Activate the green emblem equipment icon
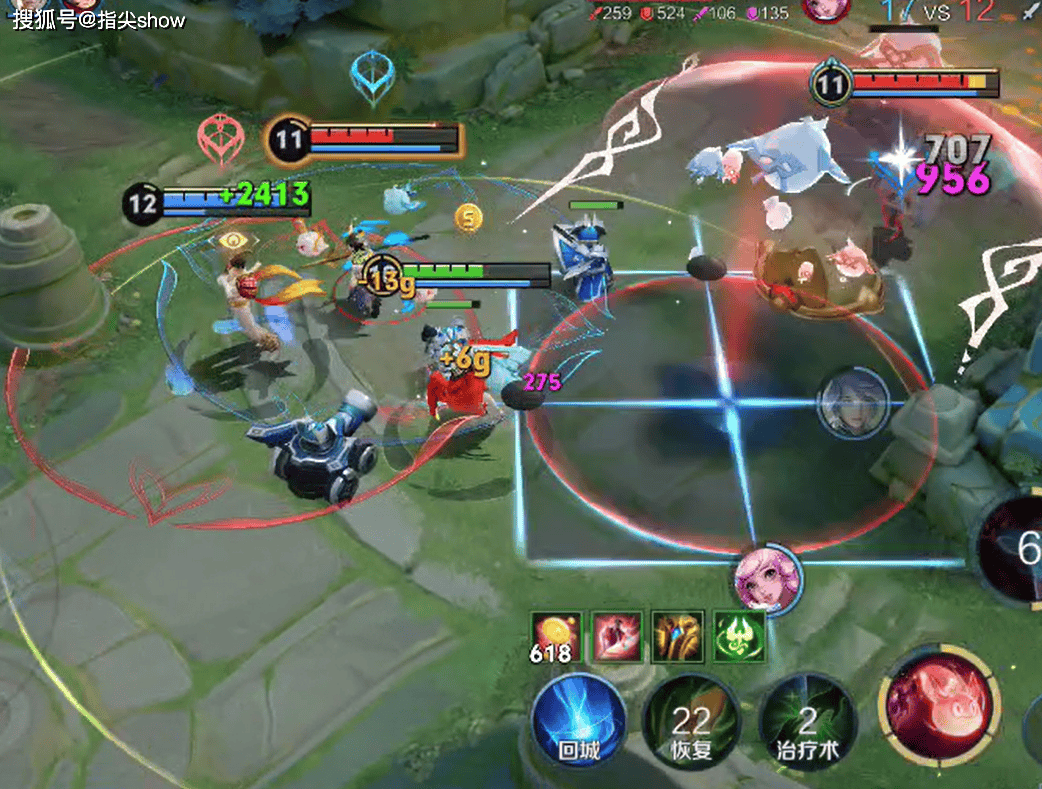This screenshot has width=1042, height=789. (740, 637)
